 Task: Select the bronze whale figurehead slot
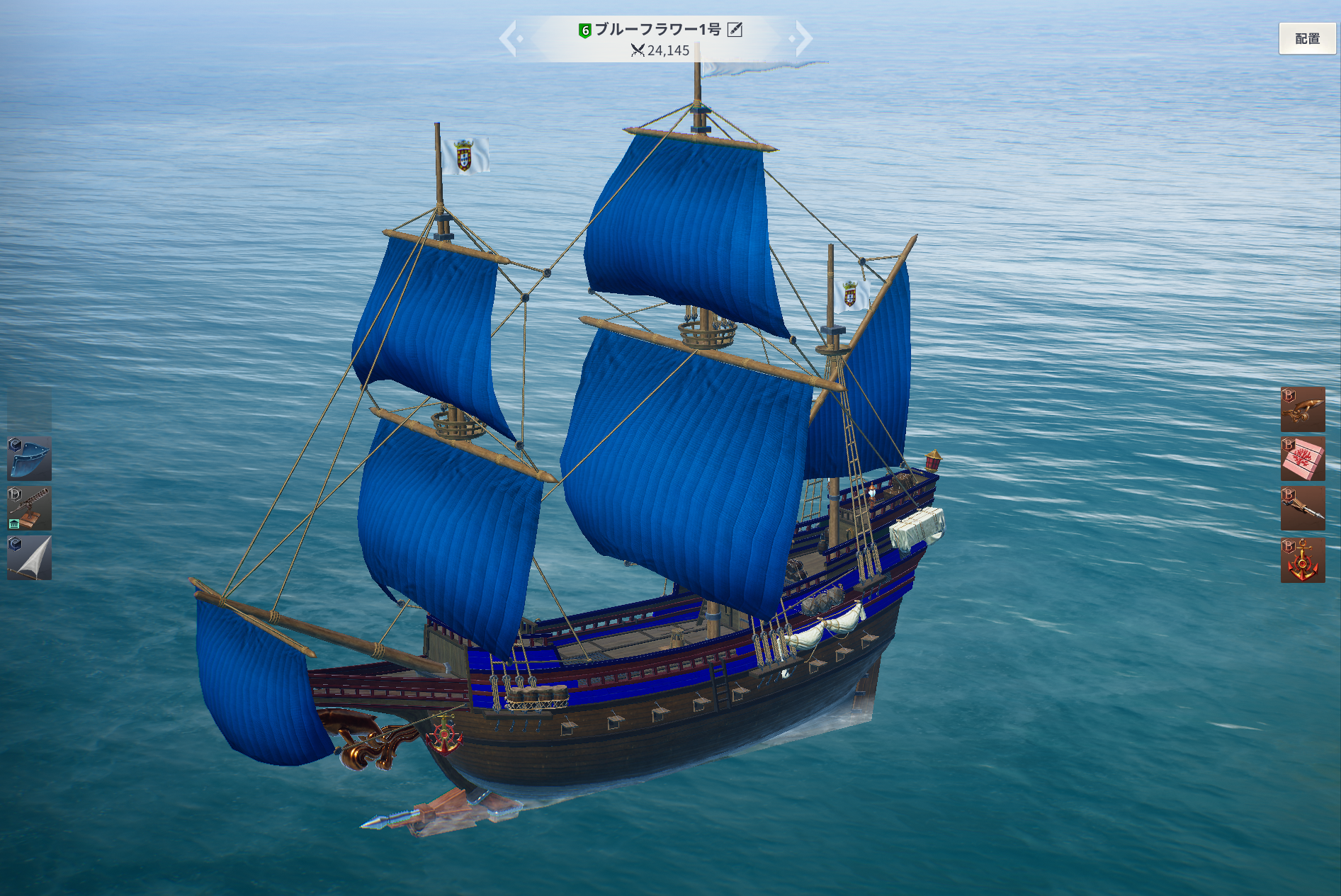[x=1302, y=409]
